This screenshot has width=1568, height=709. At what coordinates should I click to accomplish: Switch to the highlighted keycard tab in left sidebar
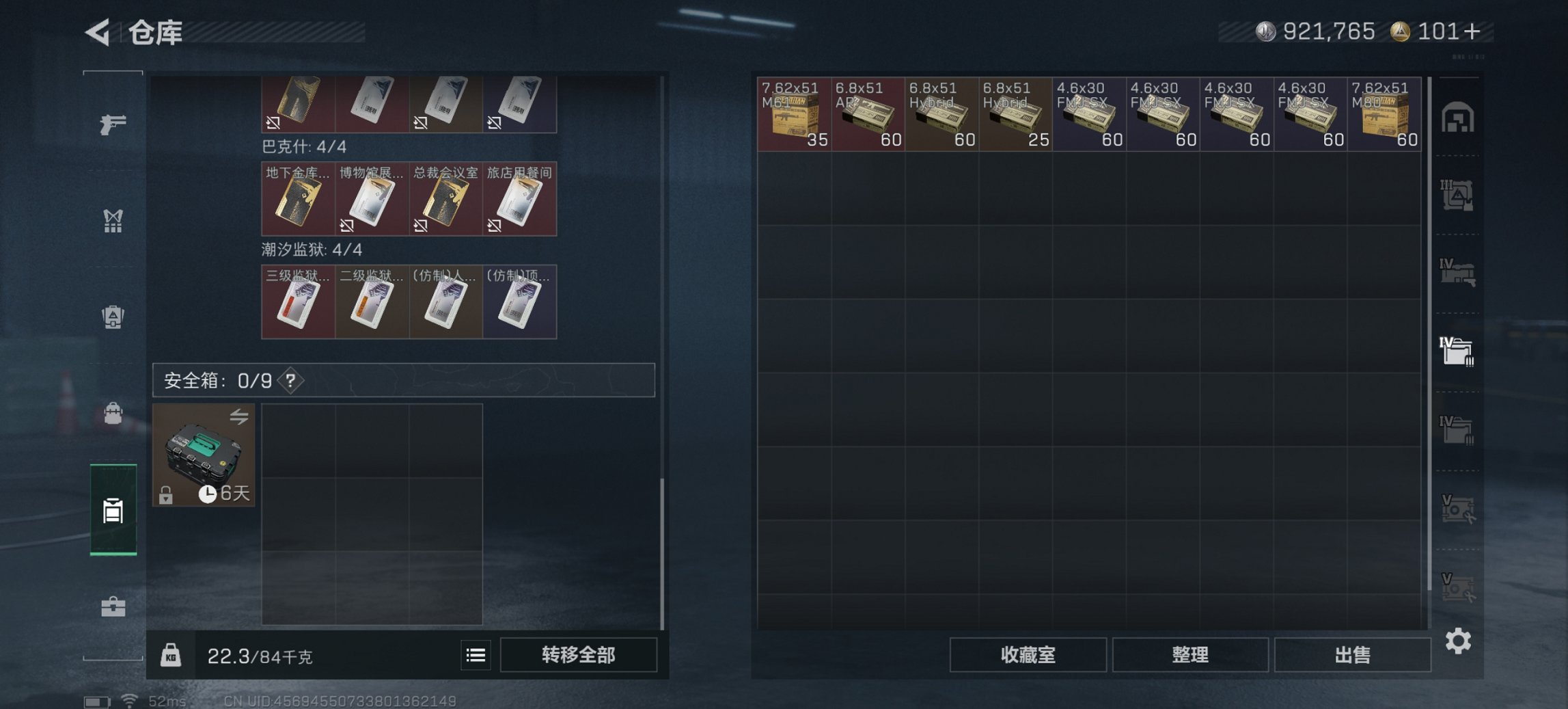[x=115, y=509]
